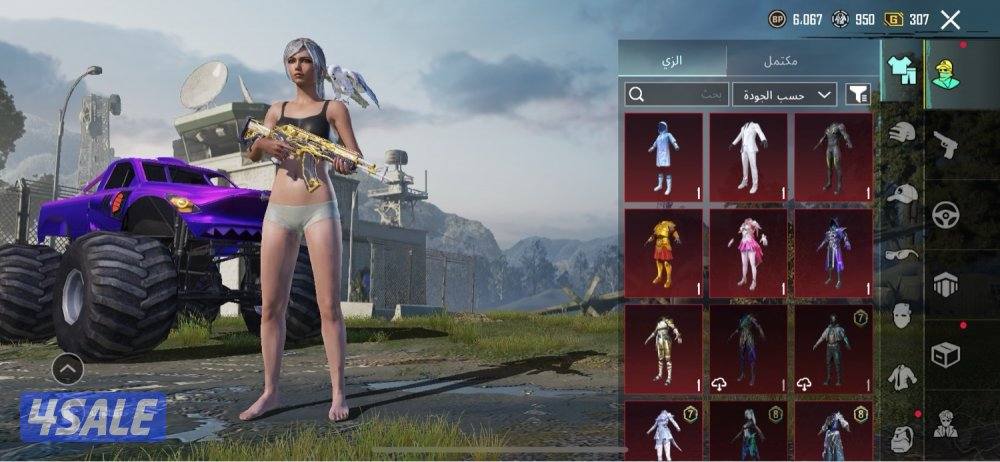Select the white suit outfit
Viewport: 1000px width, 462px height.
coord(748,156)
